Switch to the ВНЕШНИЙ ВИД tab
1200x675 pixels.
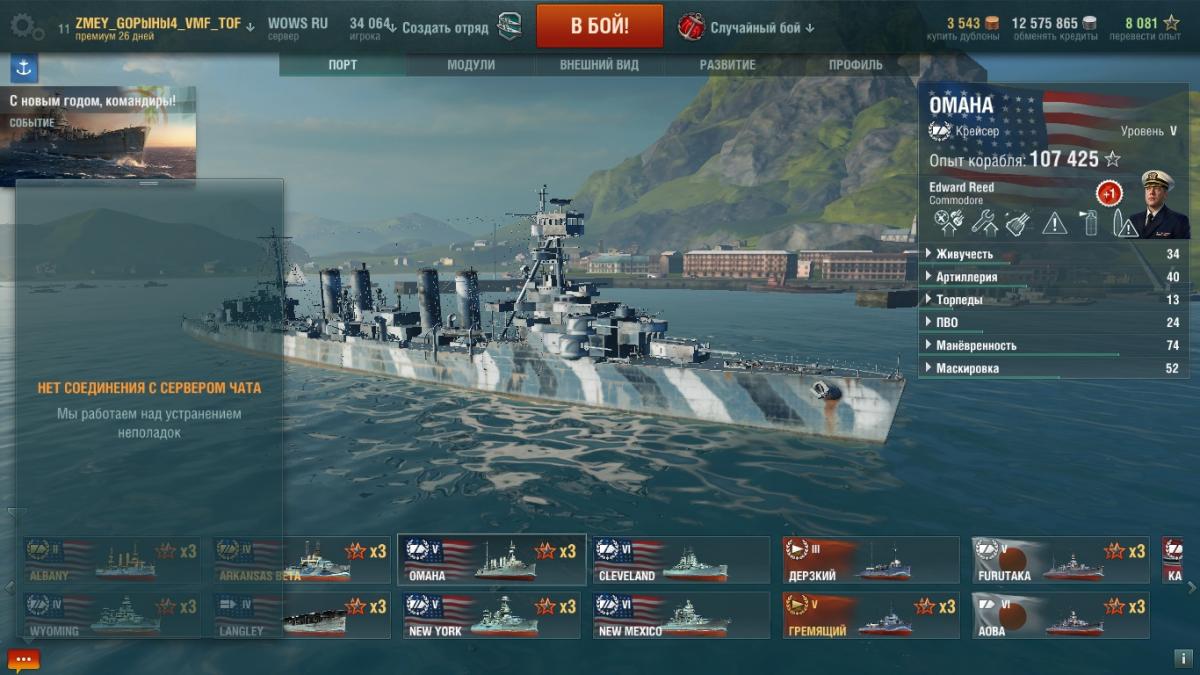tap(599, 65)
